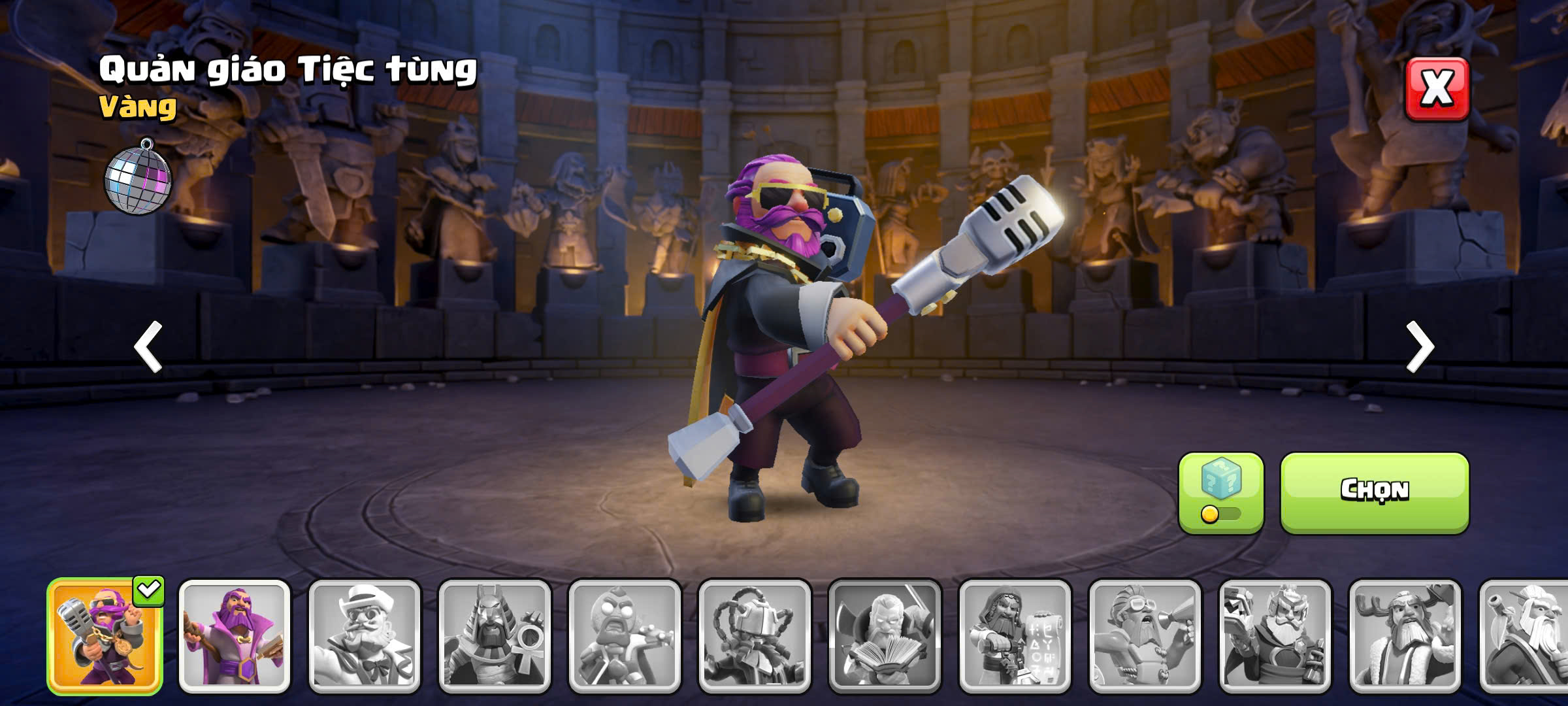
Task: Pick the pharaoh Warden holding an ankh
Action: (x=495, y=636)
